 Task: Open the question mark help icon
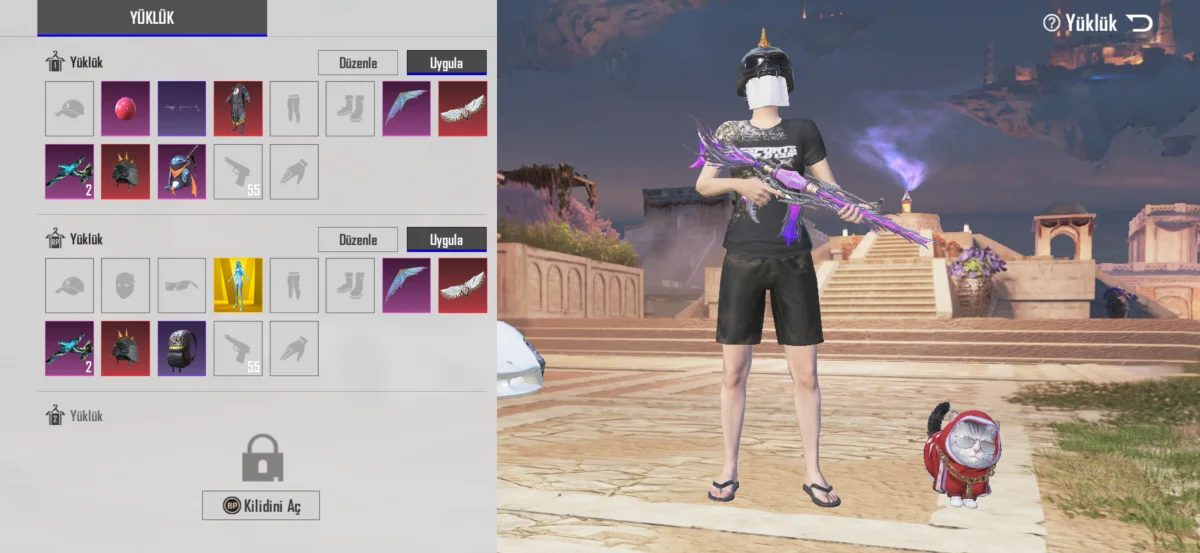click(1051, 23)
